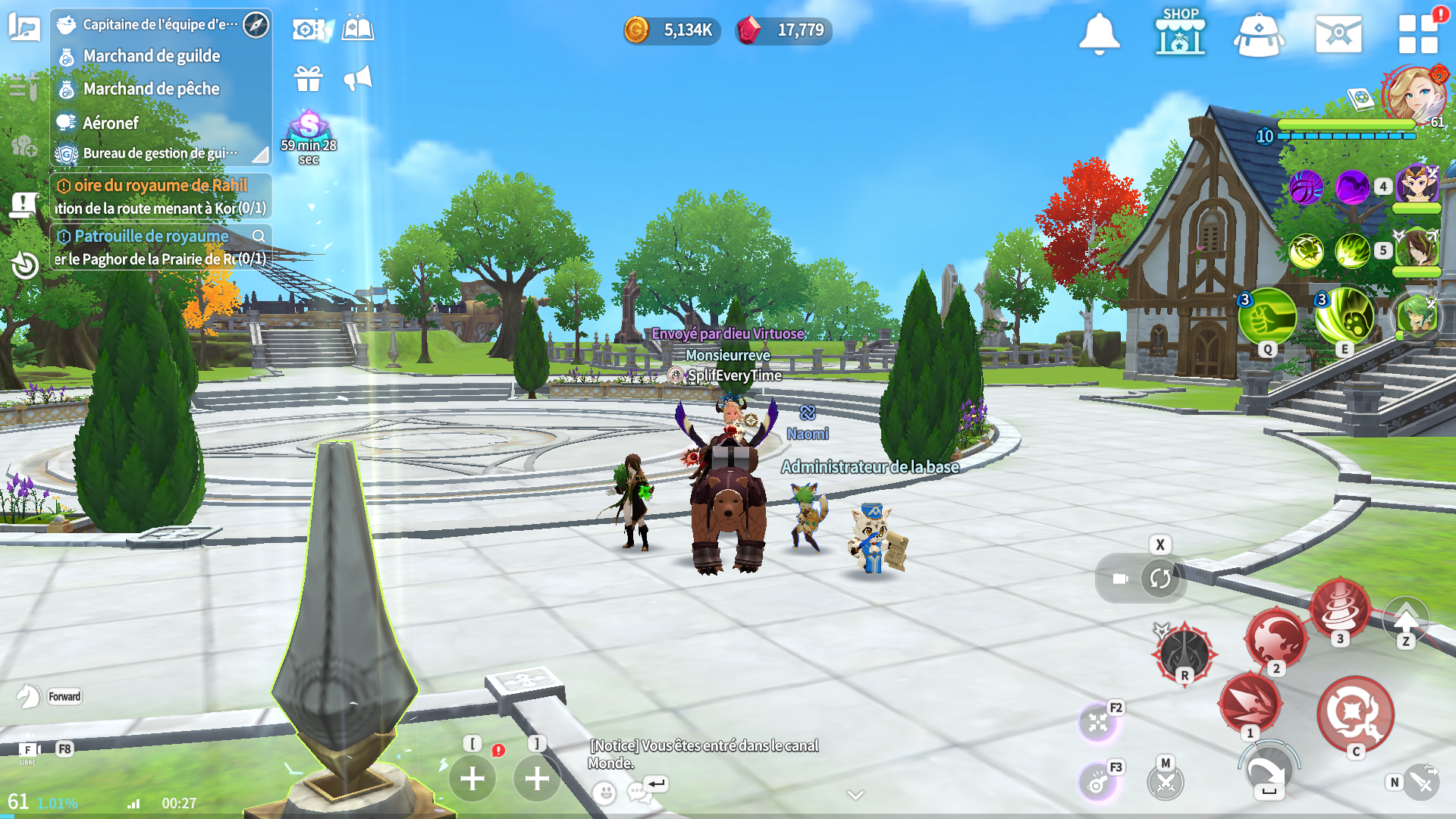Open the Patrouille de royaume quest tracker

tap(152, 237)
